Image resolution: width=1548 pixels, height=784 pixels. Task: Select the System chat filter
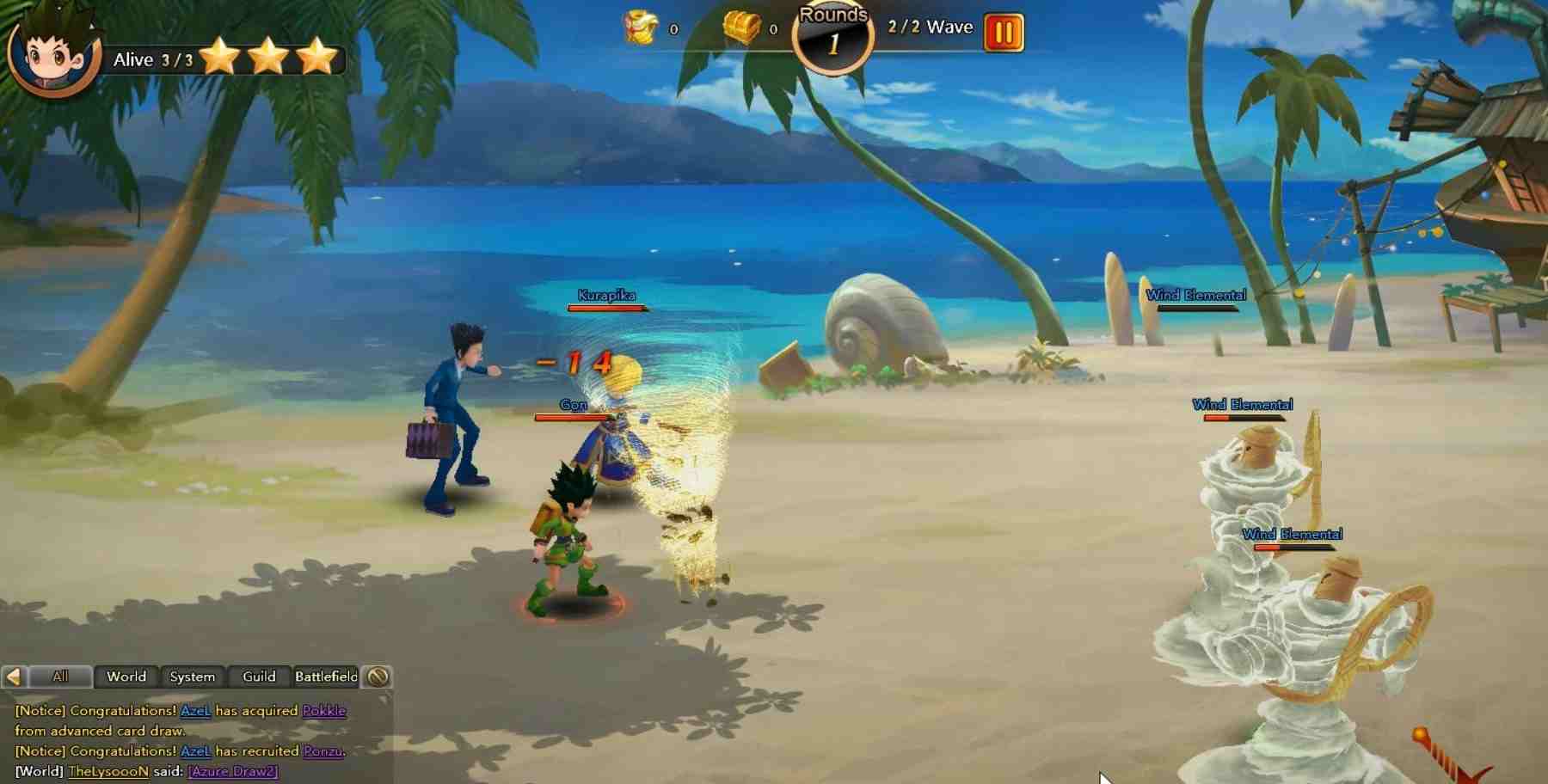[192, 677]
